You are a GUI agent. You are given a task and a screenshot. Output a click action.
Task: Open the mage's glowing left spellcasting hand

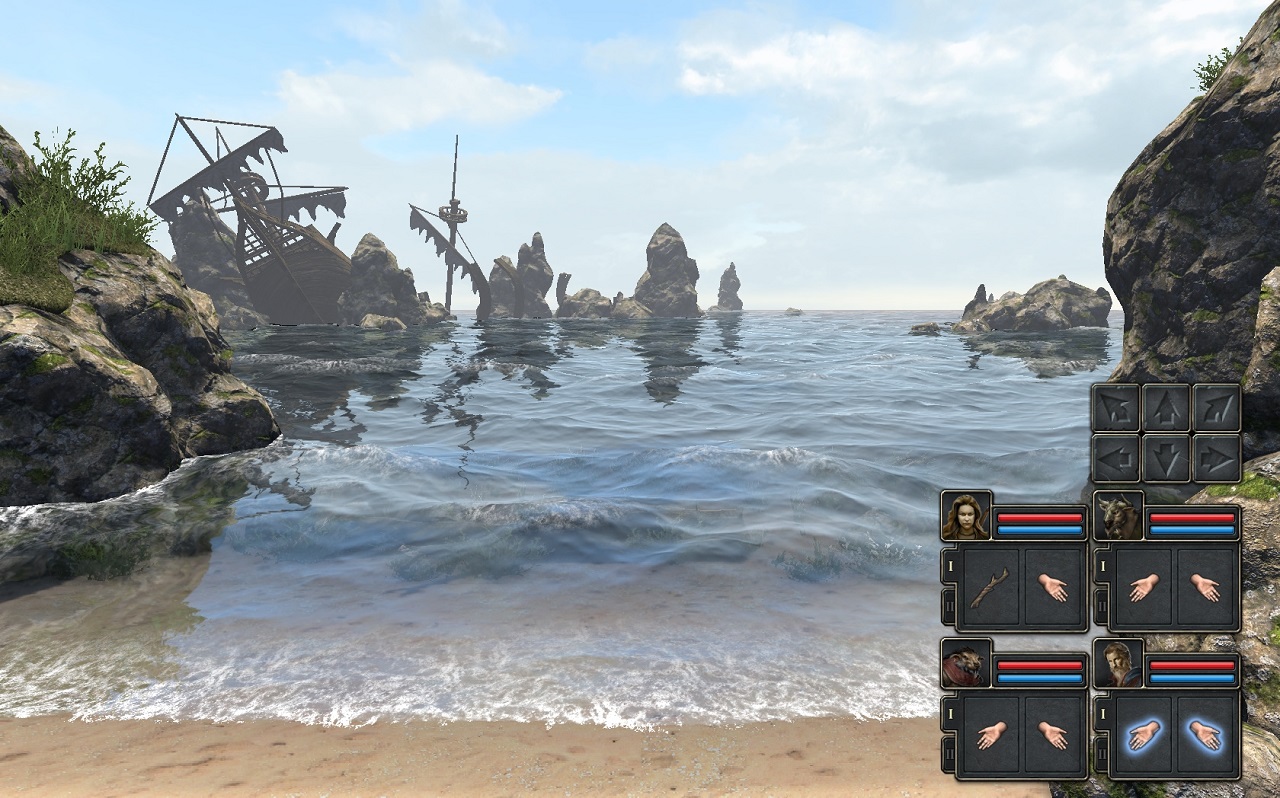pos(1141,736)
